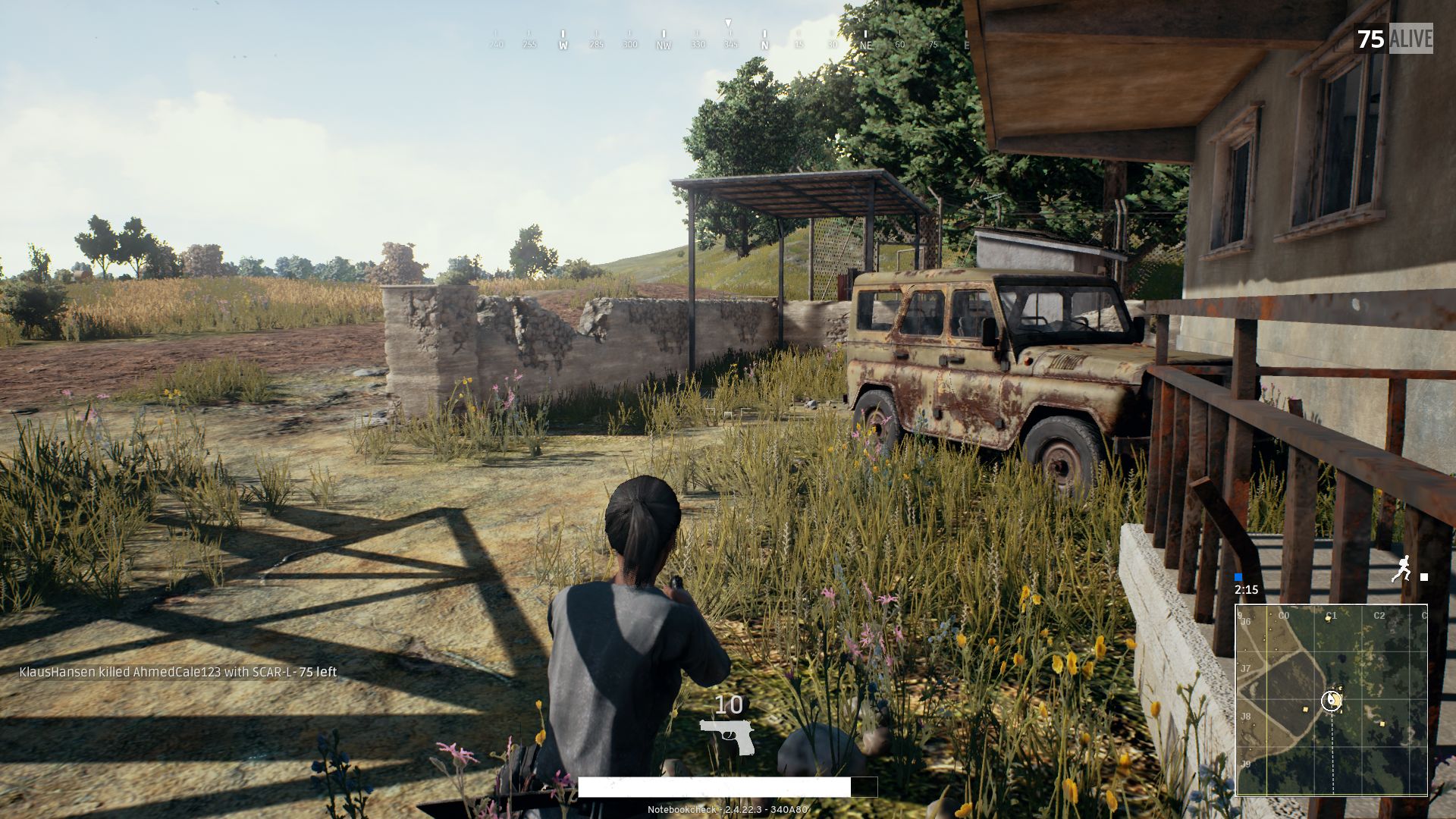Click the C2 grid label on minimap

tap(1380, 614)
